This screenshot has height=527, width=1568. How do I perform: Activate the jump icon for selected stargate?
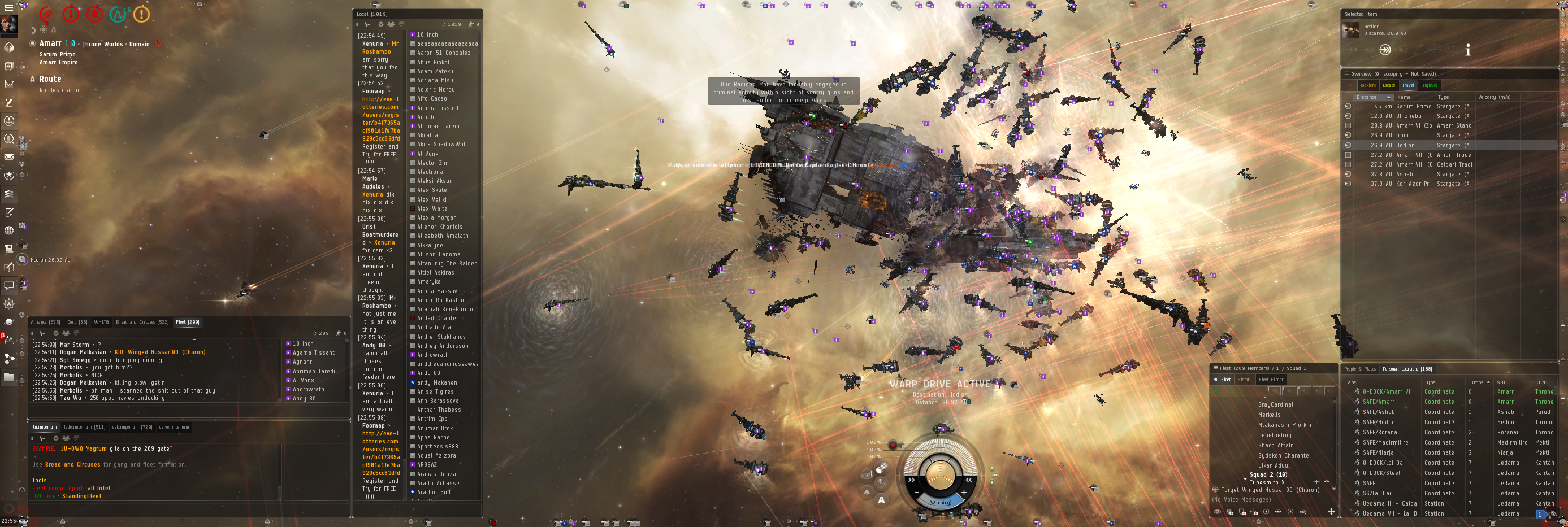click(1384, 50)
